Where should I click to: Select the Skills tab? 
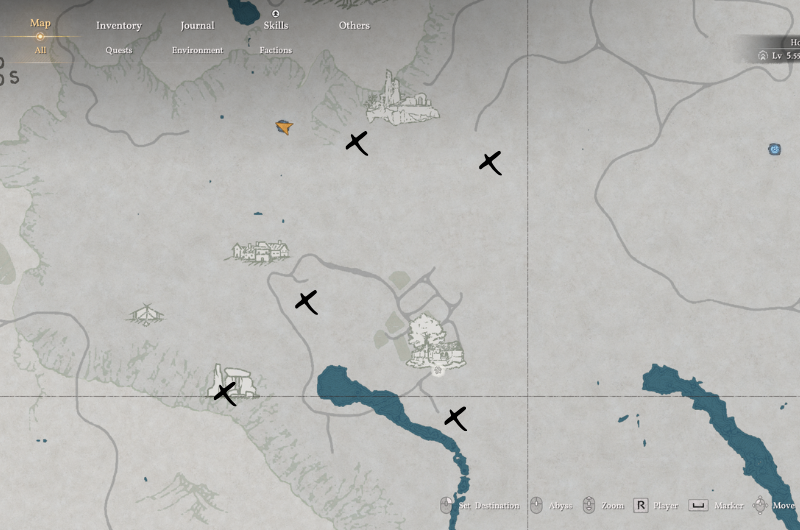coord(275,25)
